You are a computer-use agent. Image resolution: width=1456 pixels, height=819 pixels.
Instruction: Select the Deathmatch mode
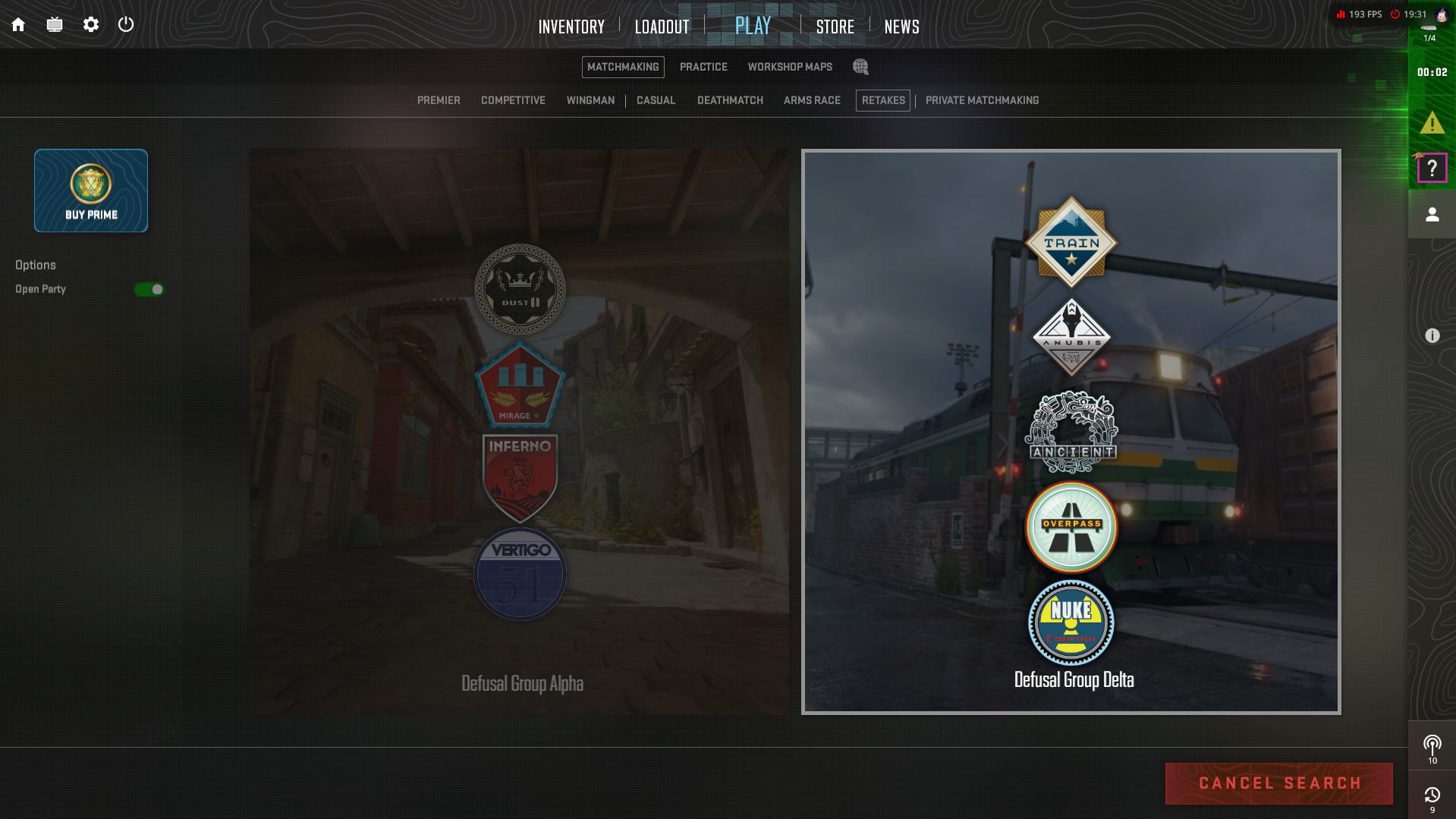(x=730, y=100)
